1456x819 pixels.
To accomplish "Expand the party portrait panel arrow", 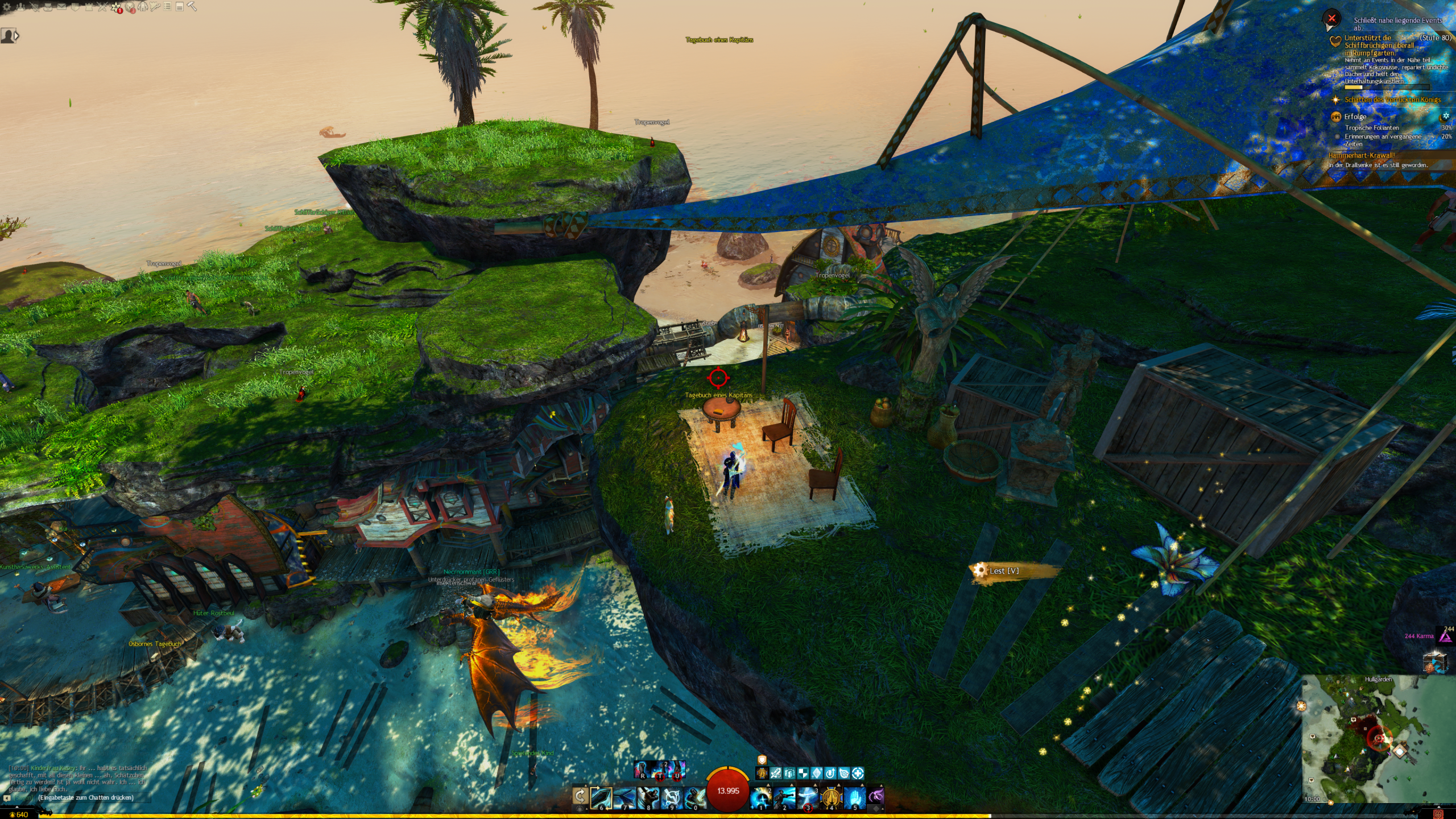I will [x=16, y=36].
